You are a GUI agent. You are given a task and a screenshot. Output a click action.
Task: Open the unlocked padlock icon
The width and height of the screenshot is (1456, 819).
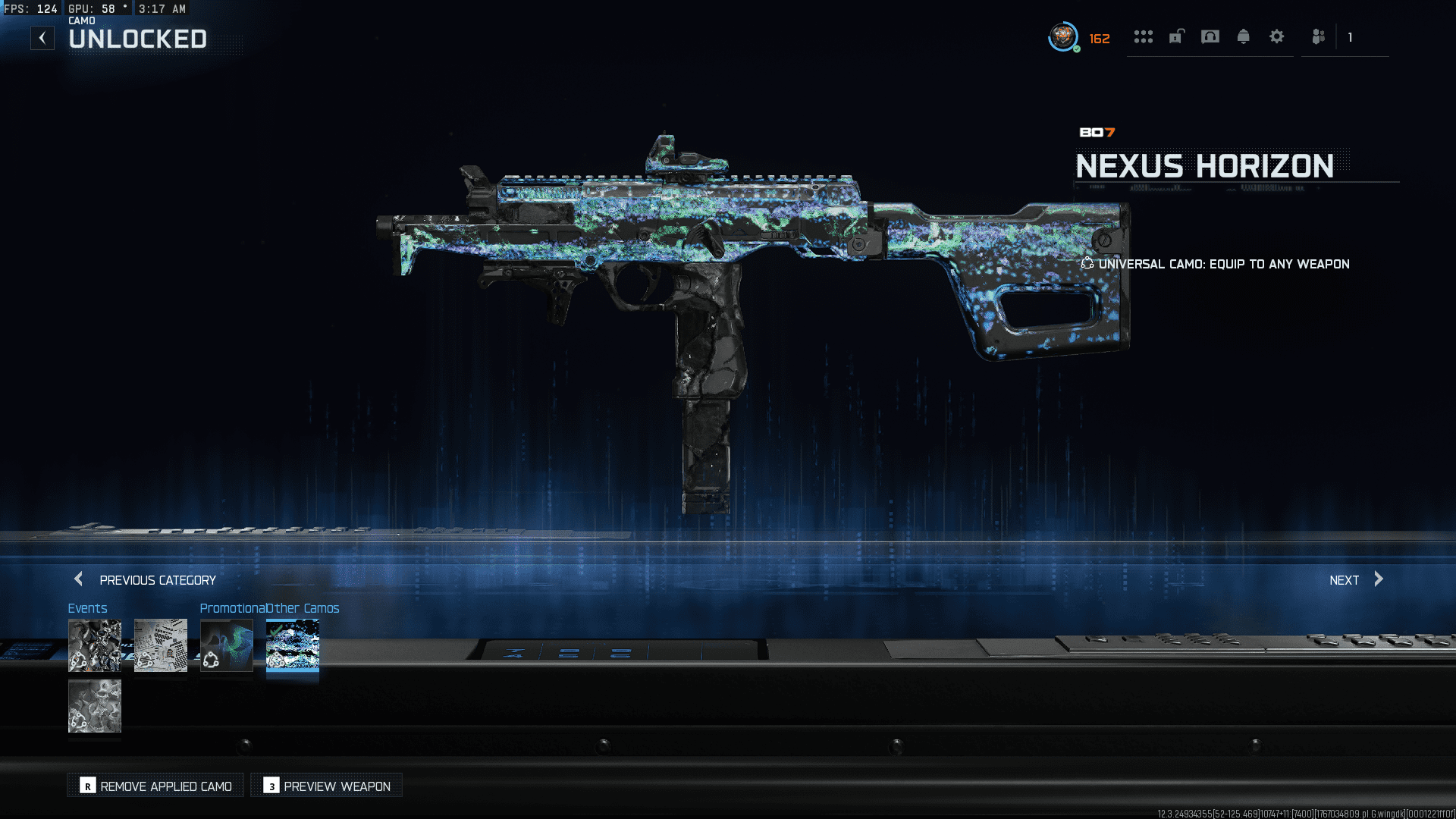pyautogui.click(x=1176, y=36)
